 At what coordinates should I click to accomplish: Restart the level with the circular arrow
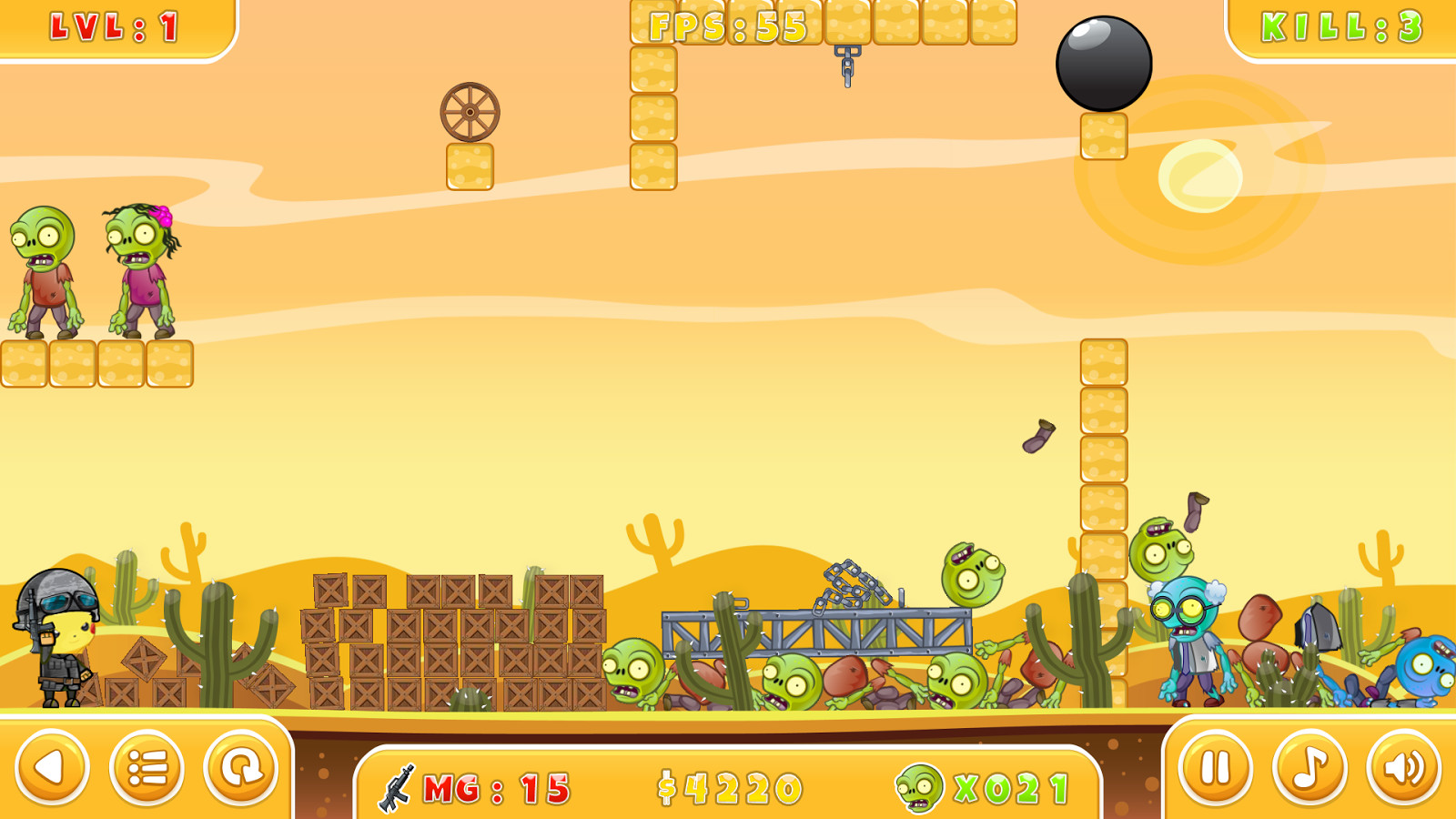pyautogui.click(x=241, y=768)
